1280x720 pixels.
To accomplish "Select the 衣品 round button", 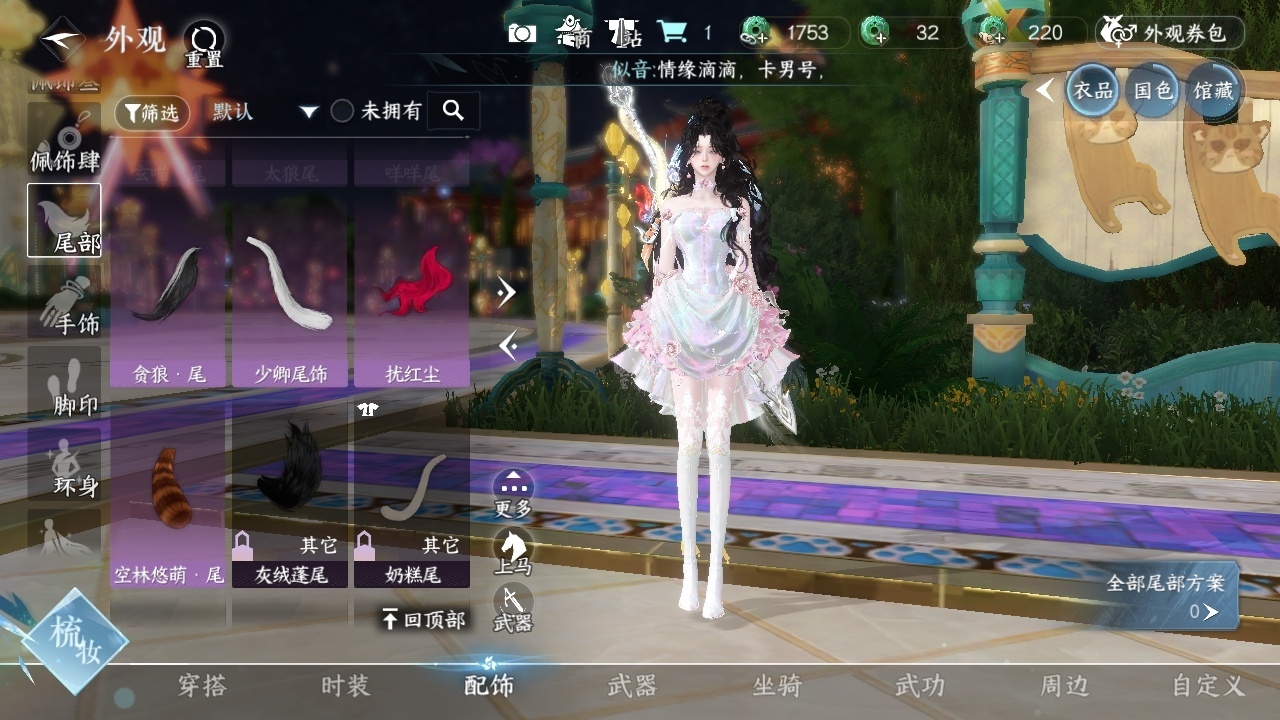I will point(1092,91).
